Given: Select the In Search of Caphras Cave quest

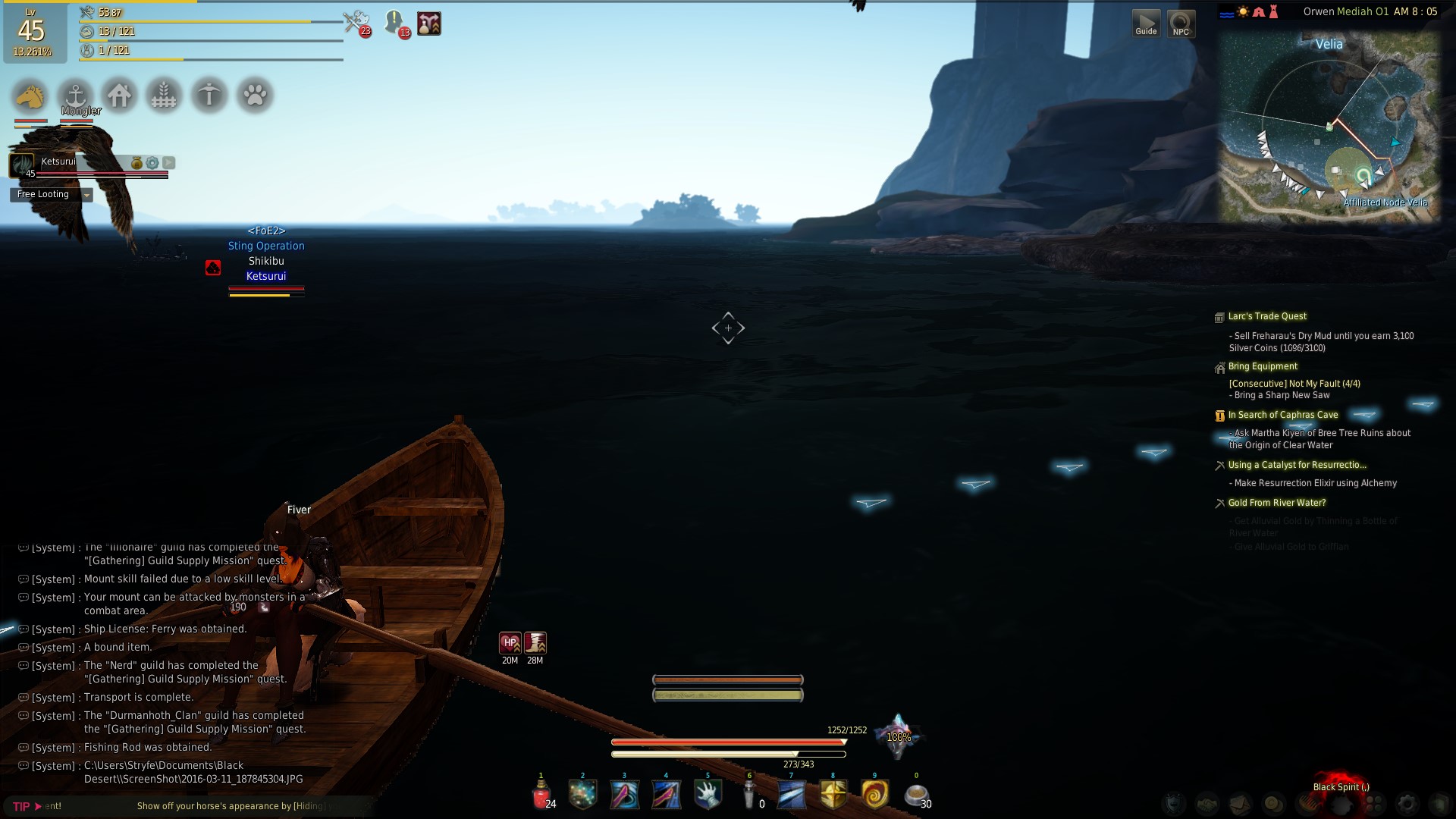Looking at the screenshot, I should (1282, 415).
